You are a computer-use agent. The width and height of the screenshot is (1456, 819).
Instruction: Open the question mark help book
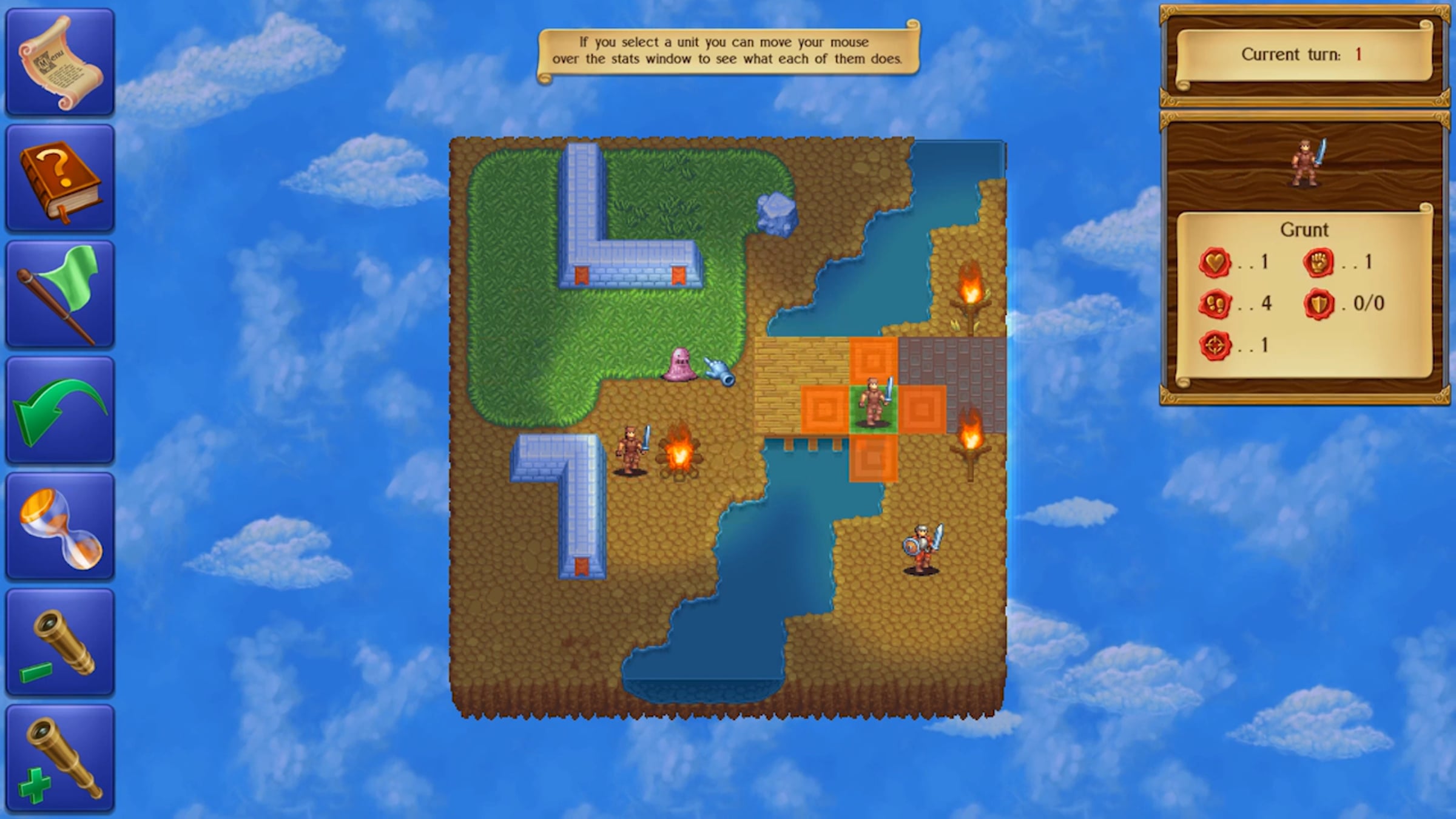tap(60, 178)
